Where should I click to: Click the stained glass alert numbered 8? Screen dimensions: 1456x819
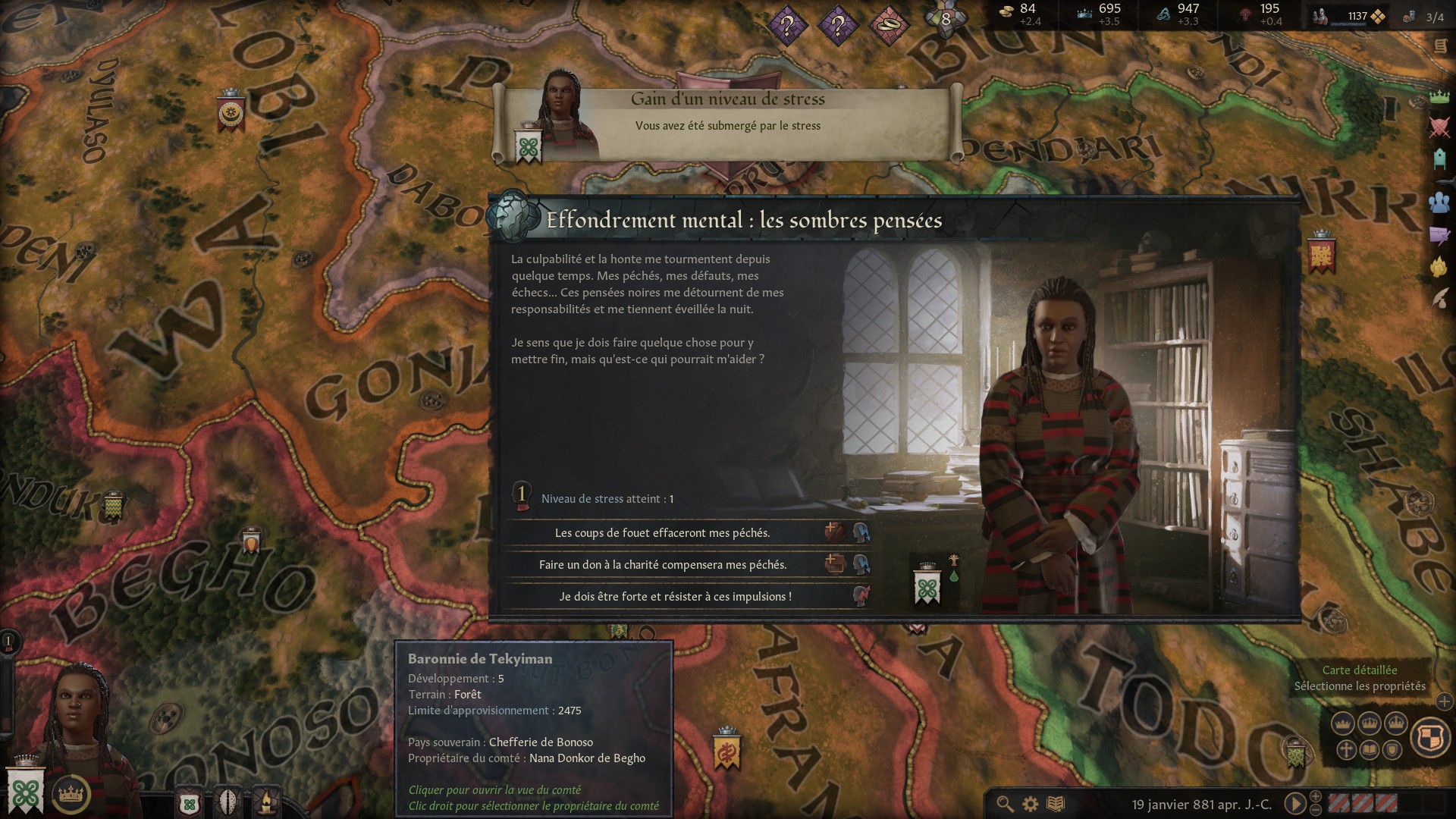point(945,19)
